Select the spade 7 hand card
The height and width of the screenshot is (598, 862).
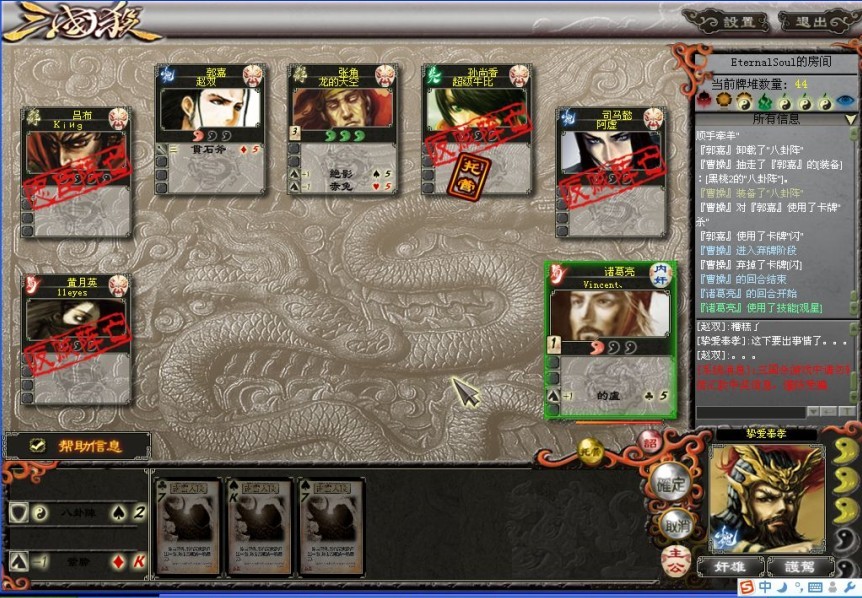[331, 526]
